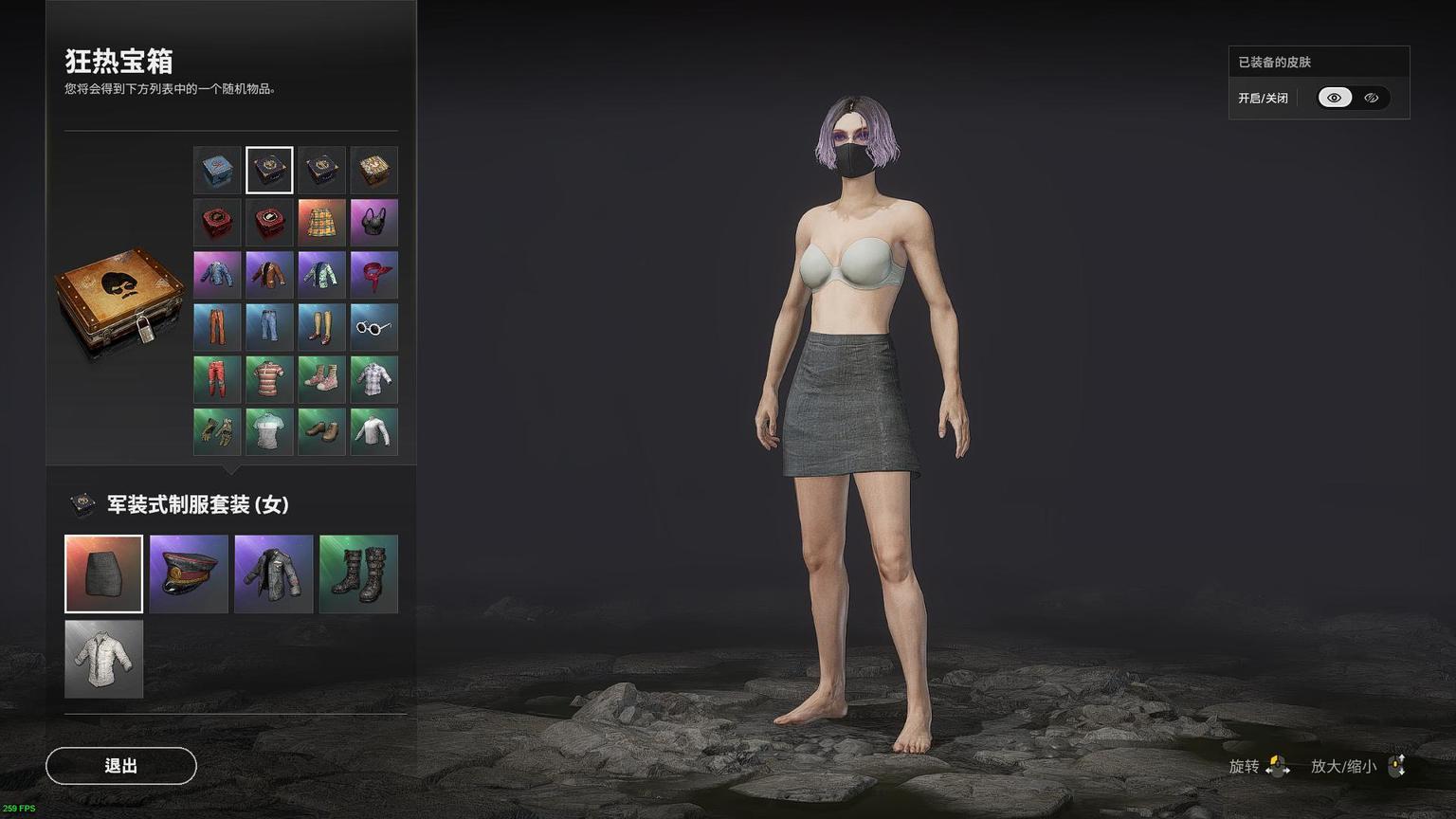Preview the gray military jacket
This screenshot has height=819, width=1456.
click(273, 573)
